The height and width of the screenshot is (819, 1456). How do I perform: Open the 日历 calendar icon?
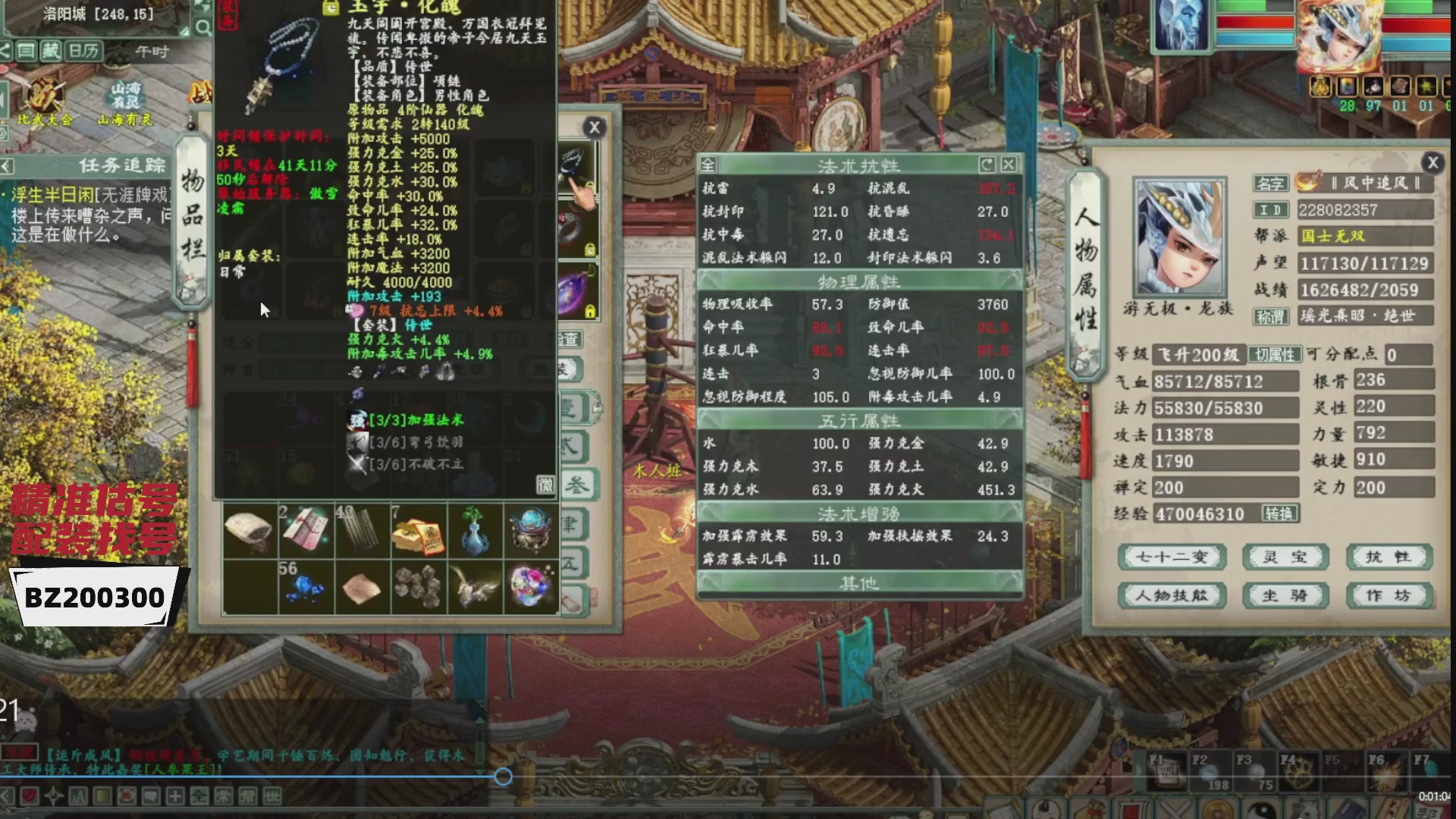tap(82, 51)
